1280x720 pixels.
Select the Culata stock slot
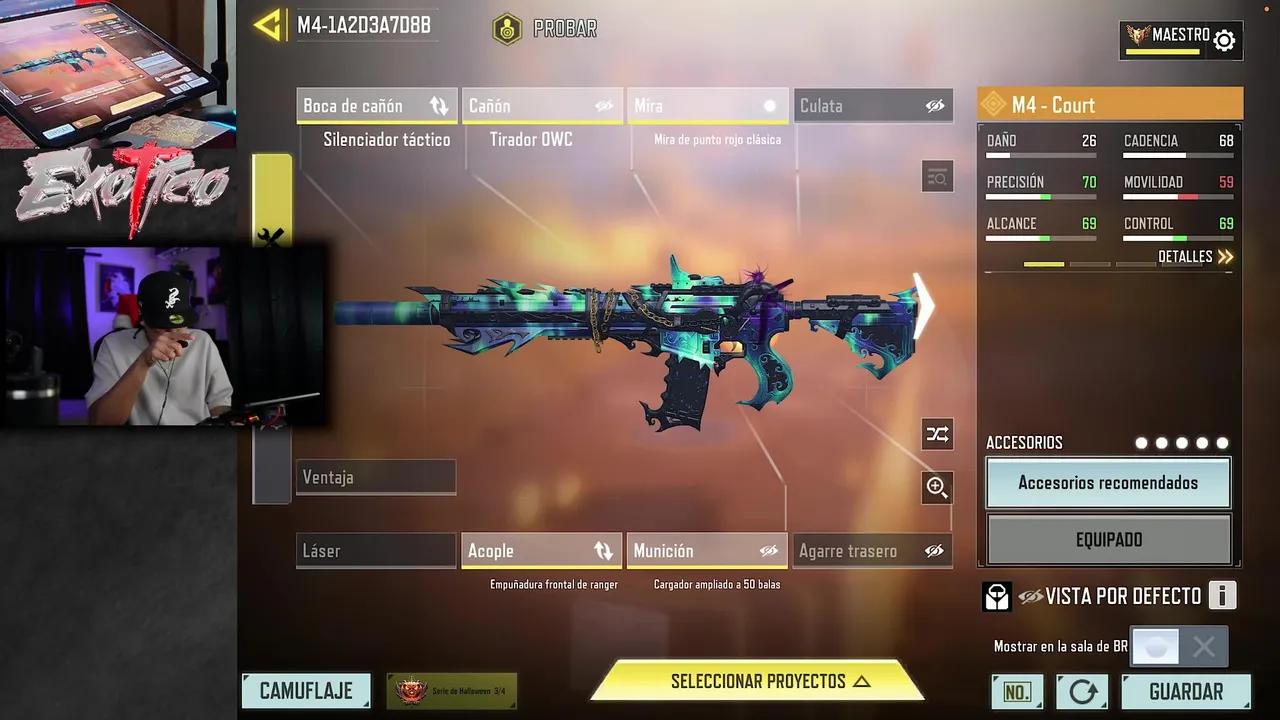pyautogui.click(x=872, y=106)
